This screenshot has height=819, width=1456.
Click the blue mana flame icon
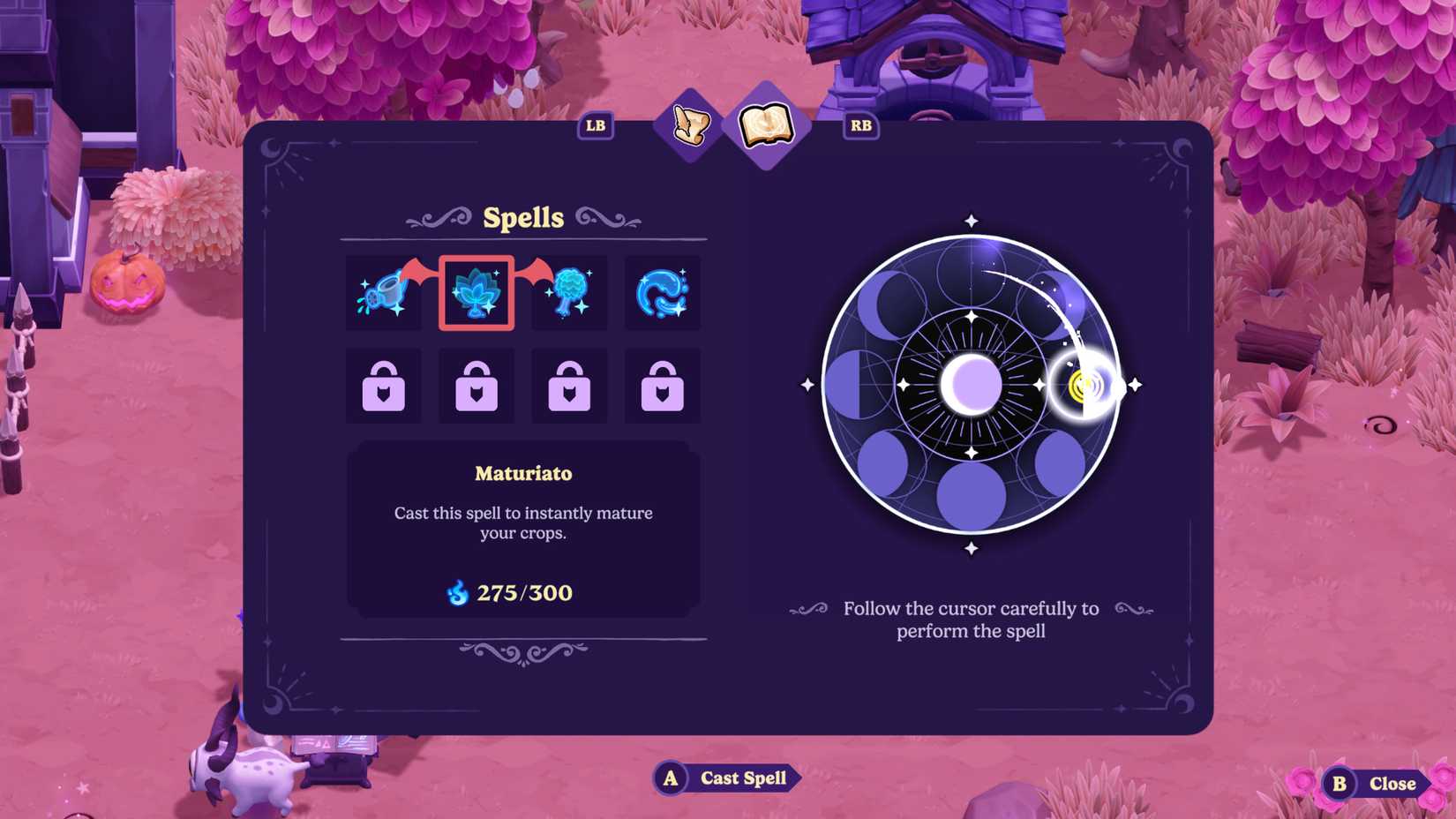(x=458, y=593)
